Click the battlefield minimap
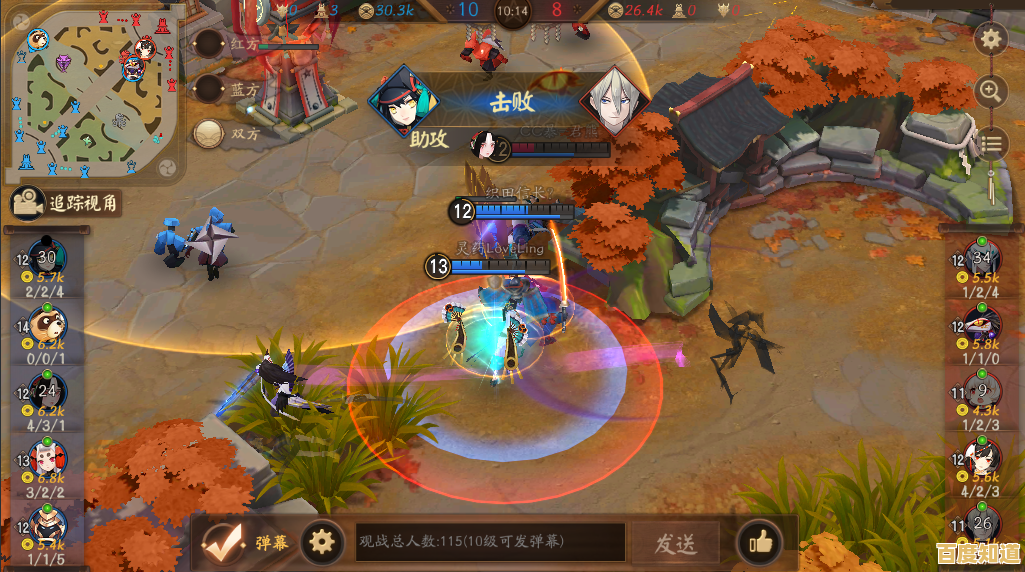Viewport: 1025px width, 572px height. click(95, 97)
